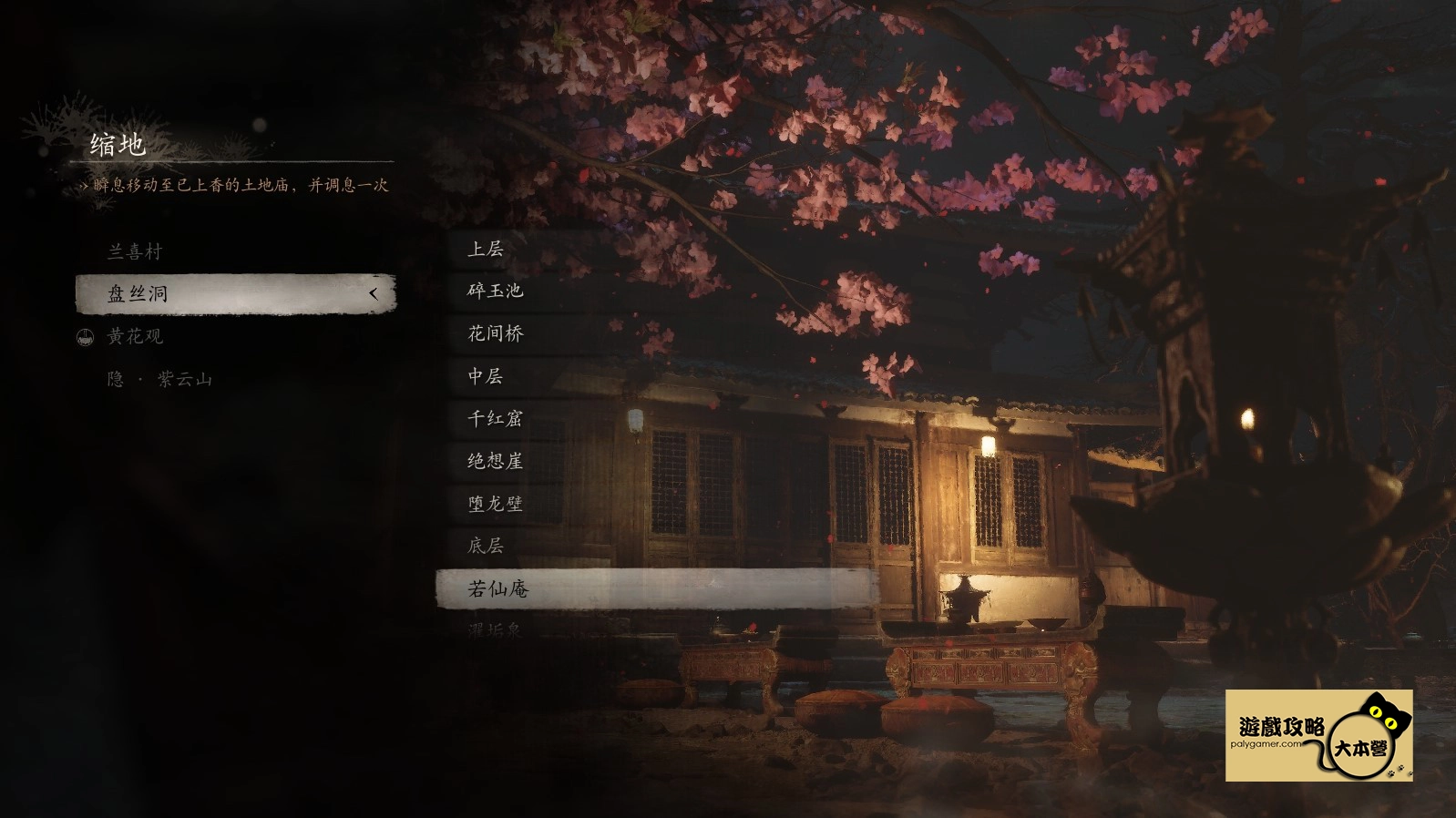Choose the 花间桥 shrine
Viewport: 1456px width, 818px height.
tap(496, 333)
